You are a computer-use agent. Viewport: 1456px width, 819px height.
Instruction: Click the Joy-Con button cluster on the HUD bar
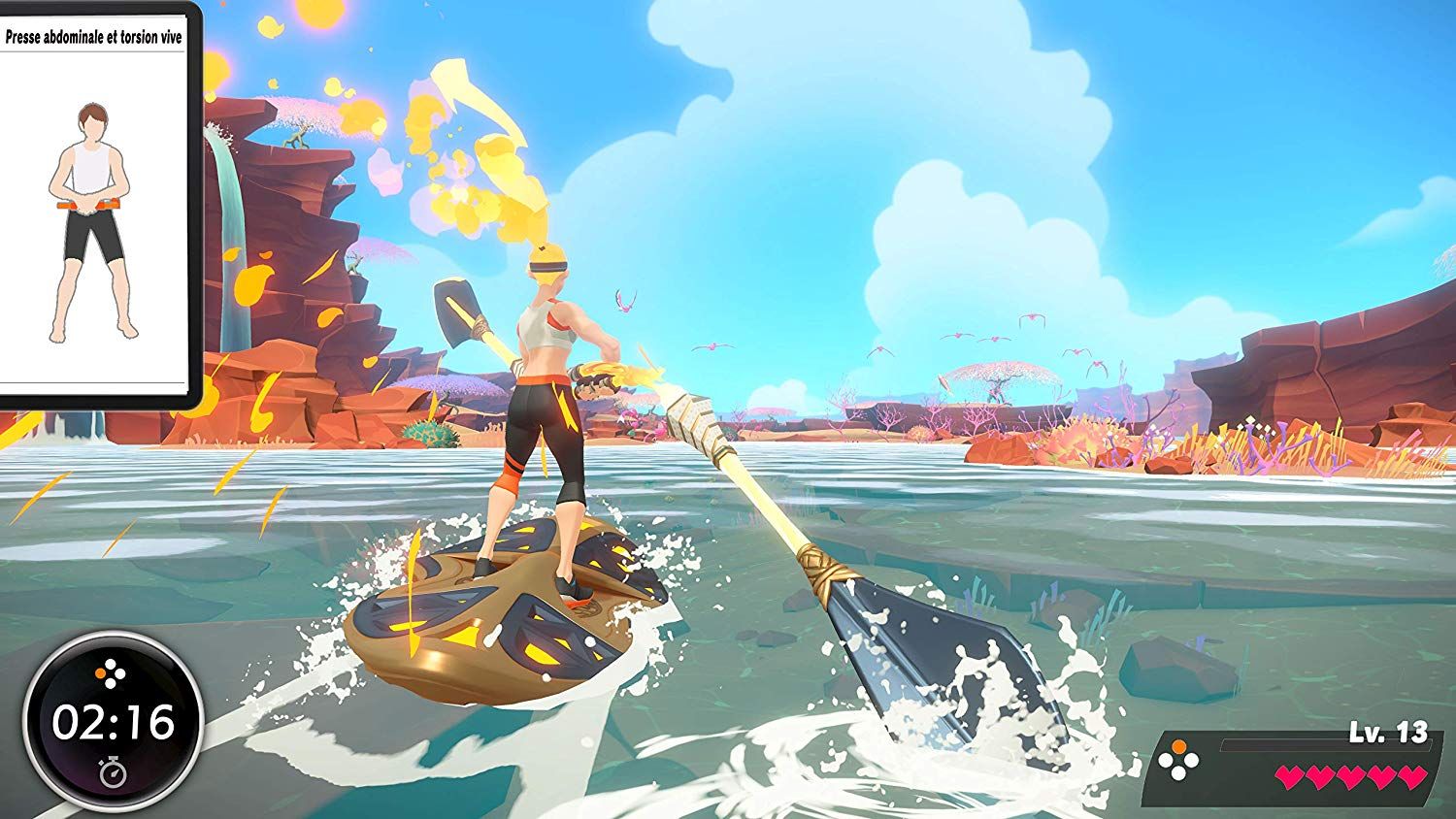1178,760
